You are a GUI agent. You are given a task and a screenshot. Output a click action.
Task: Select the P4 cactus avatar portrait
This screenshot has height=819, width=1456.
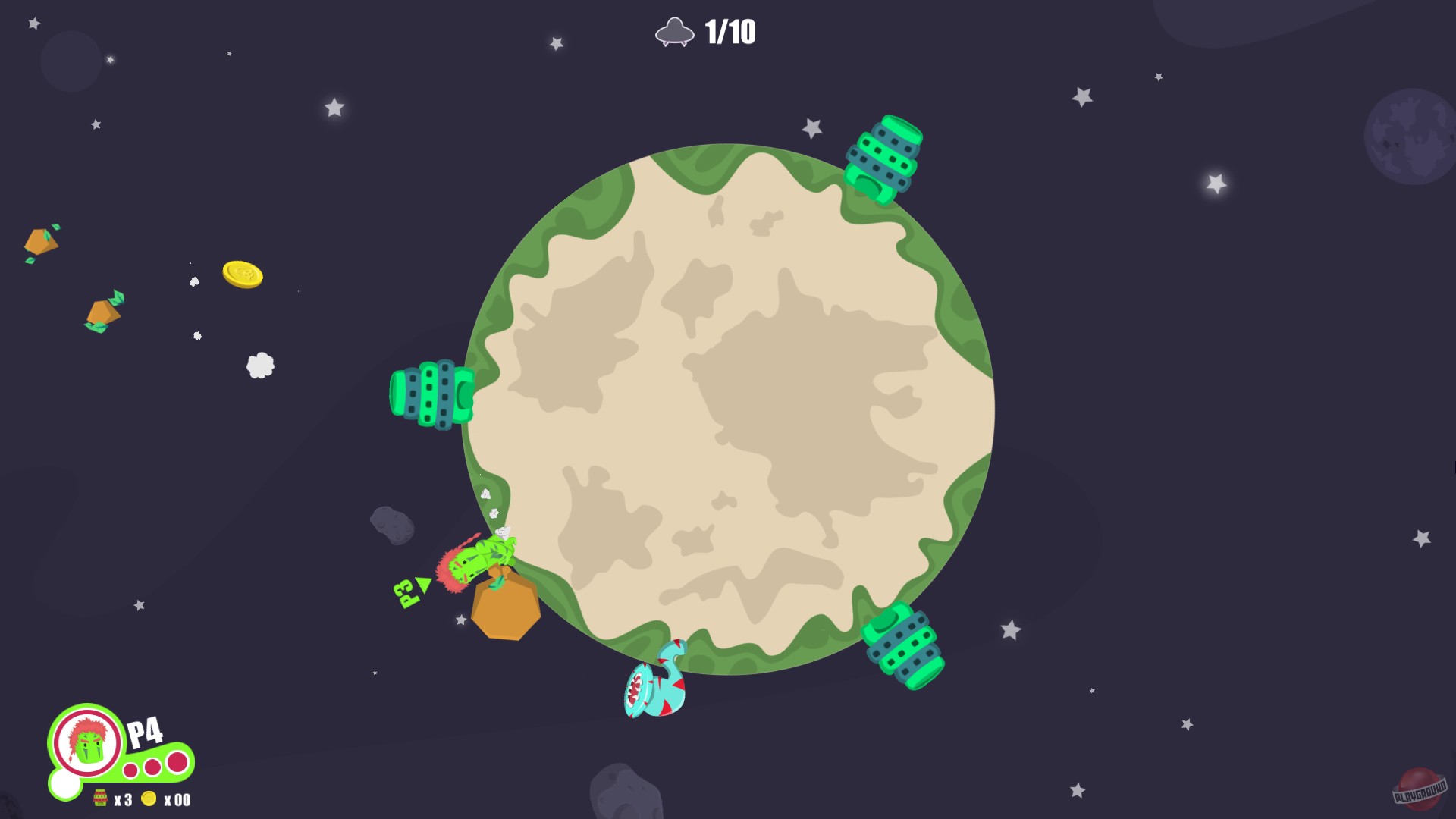86,742
